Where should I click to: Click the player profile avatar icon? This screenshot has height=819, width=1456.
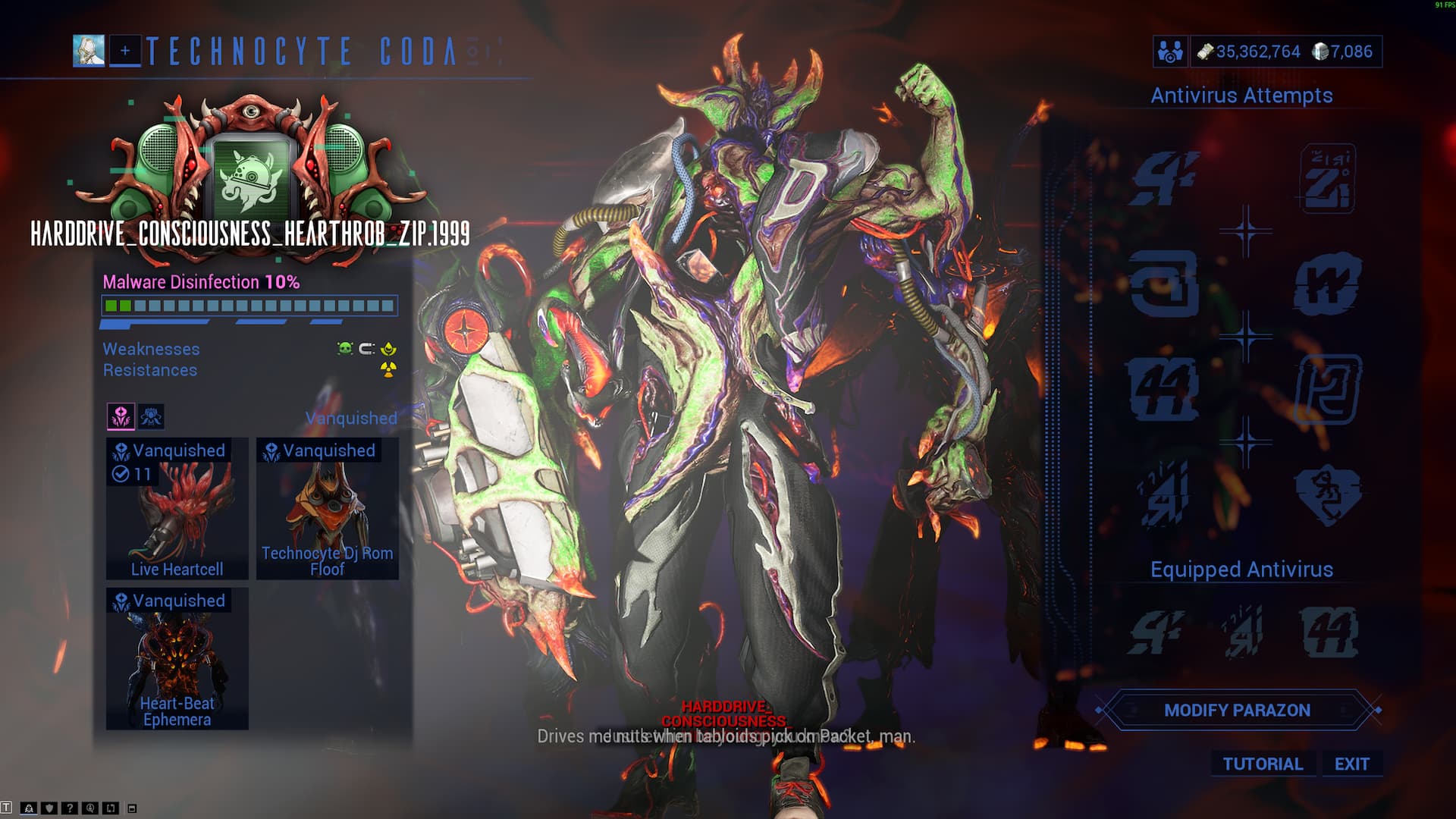tap(89, 51)
